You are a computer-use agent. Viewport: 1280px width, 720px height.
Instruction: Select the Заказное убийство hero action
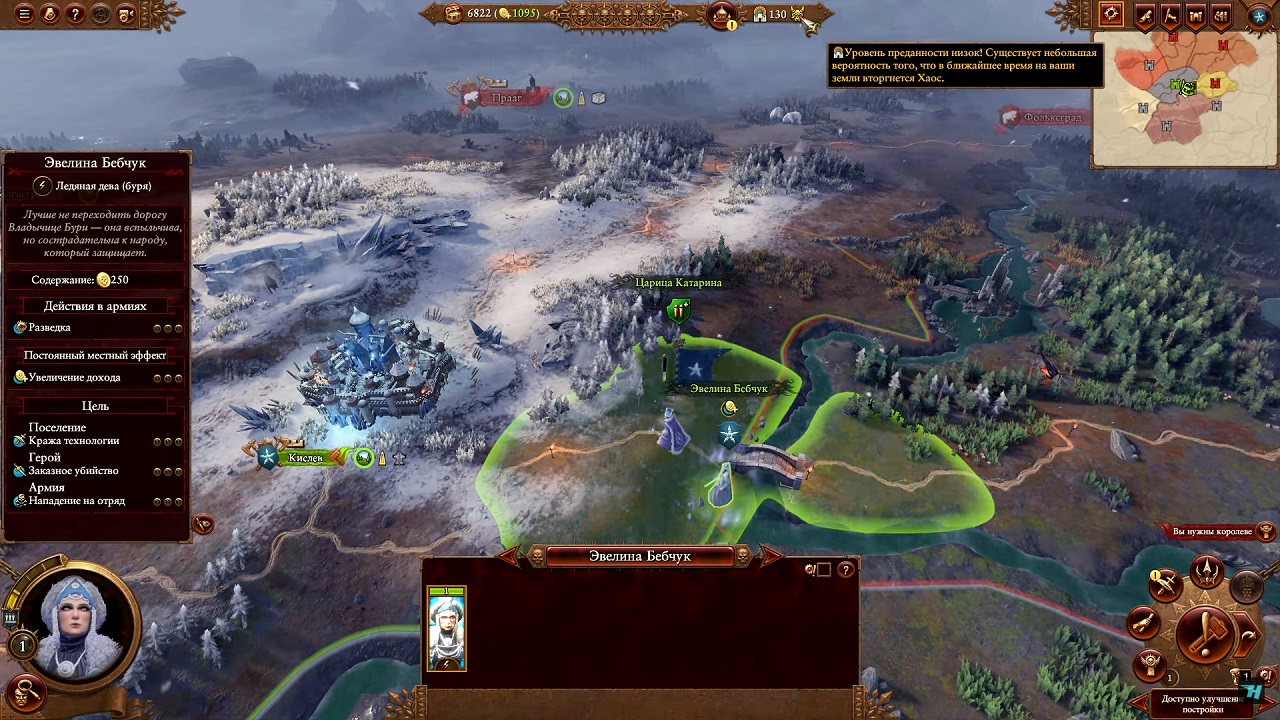[x=73, y=470]
